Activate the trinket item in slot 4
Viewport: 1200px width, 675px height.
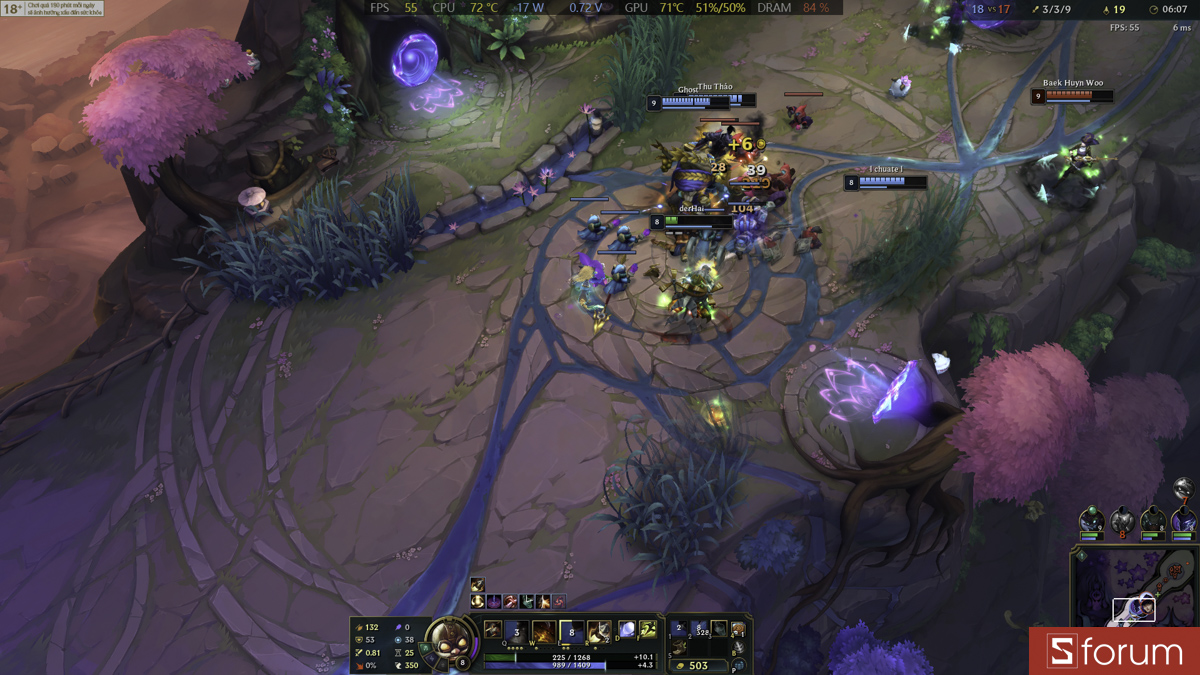pyautogui.click(x=739, y=630)
